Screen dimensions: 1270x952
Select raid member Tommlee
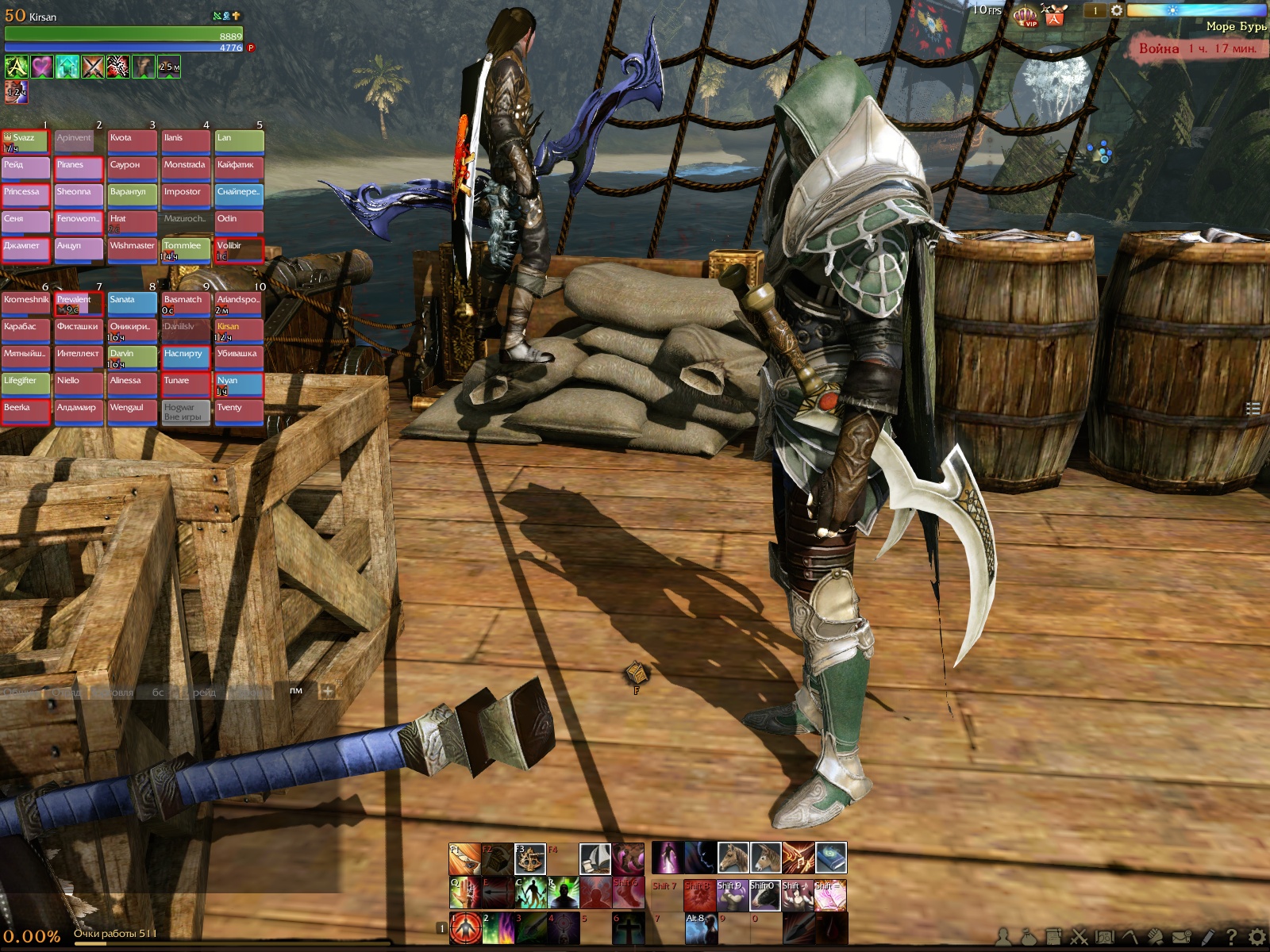(186, 250)
